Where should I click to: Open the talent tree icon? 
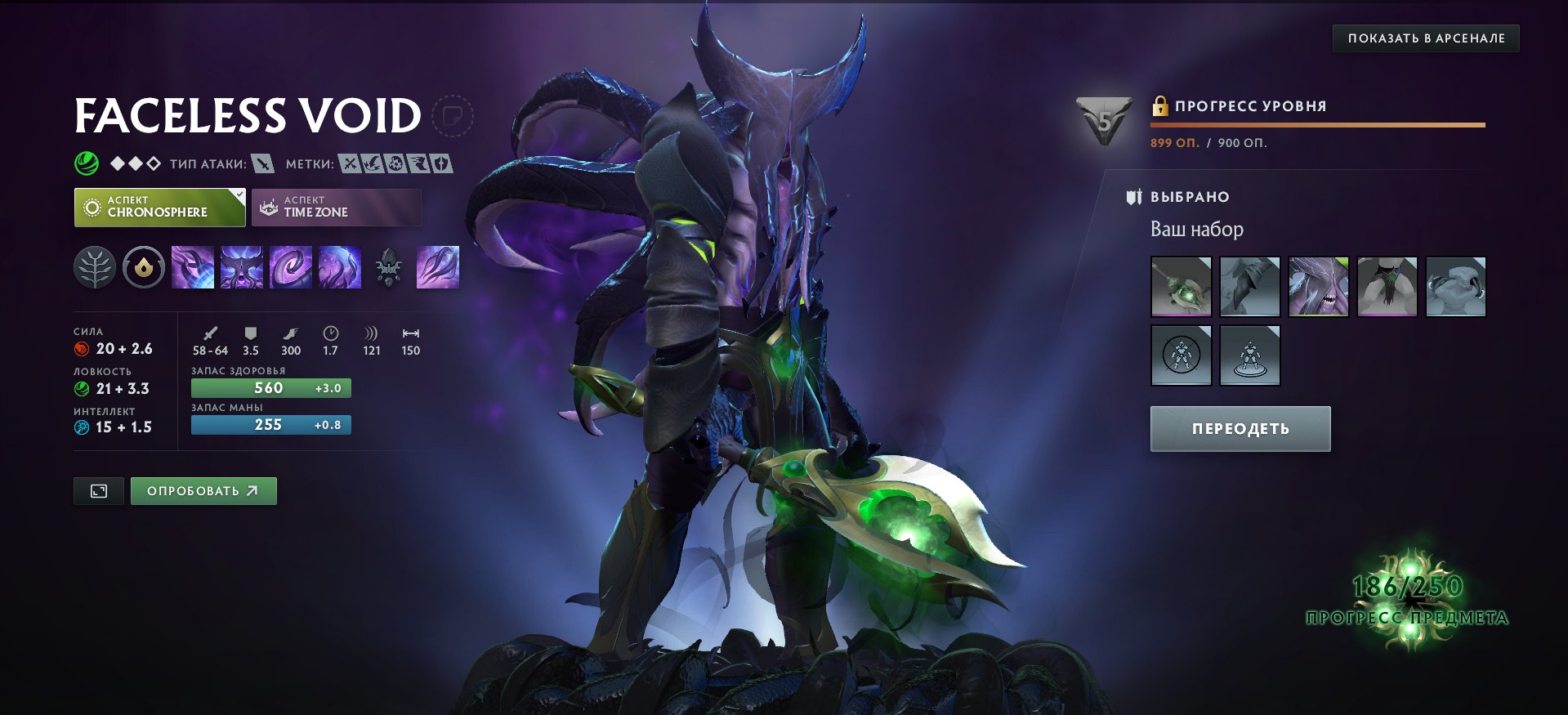pyautogui.click(x=96, y=267)
